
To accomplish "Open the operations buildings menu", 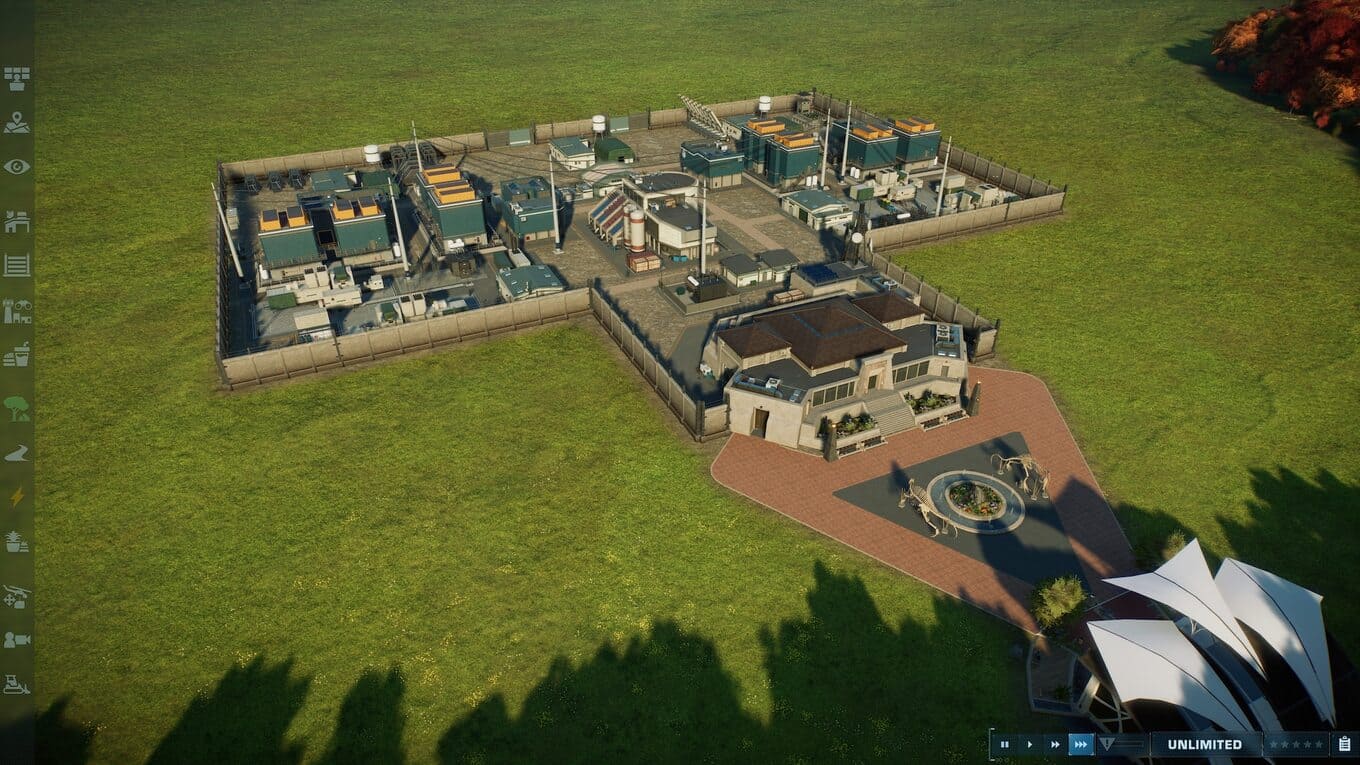I will click(x=17, y=221).
